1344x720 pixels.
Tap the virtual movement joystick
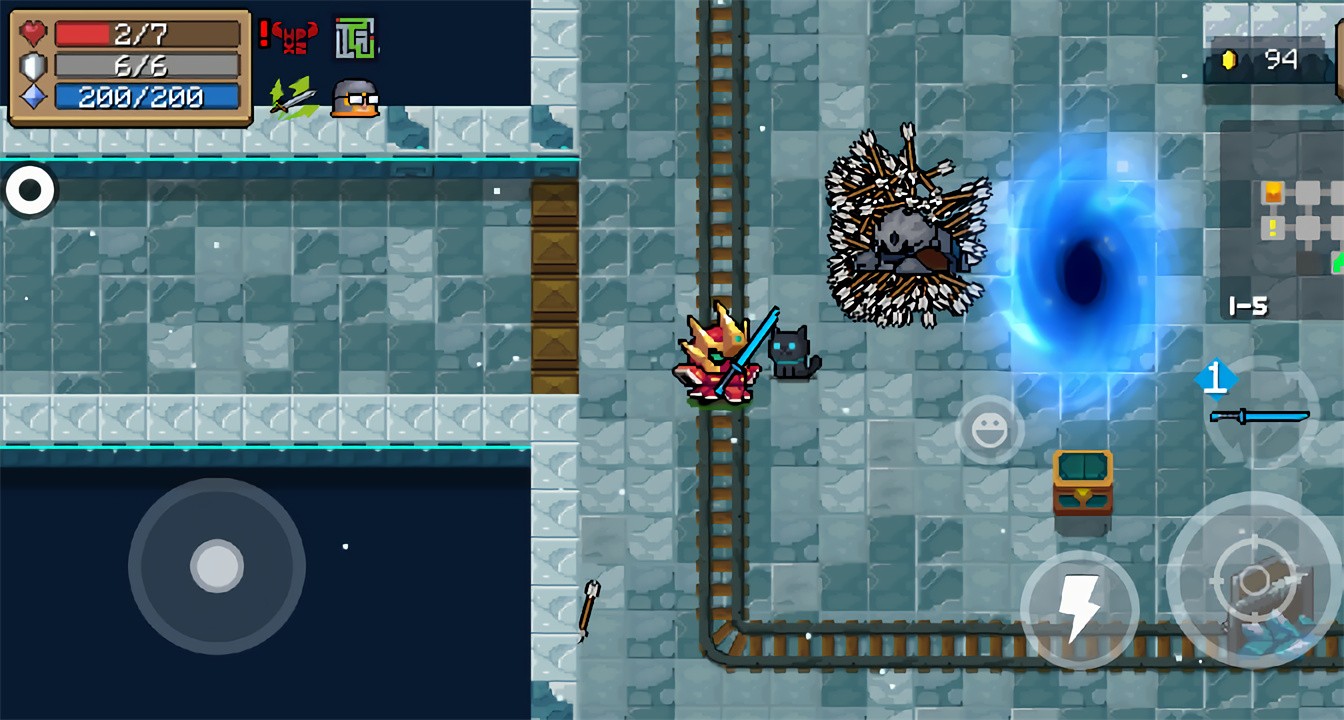click(217, 566)
